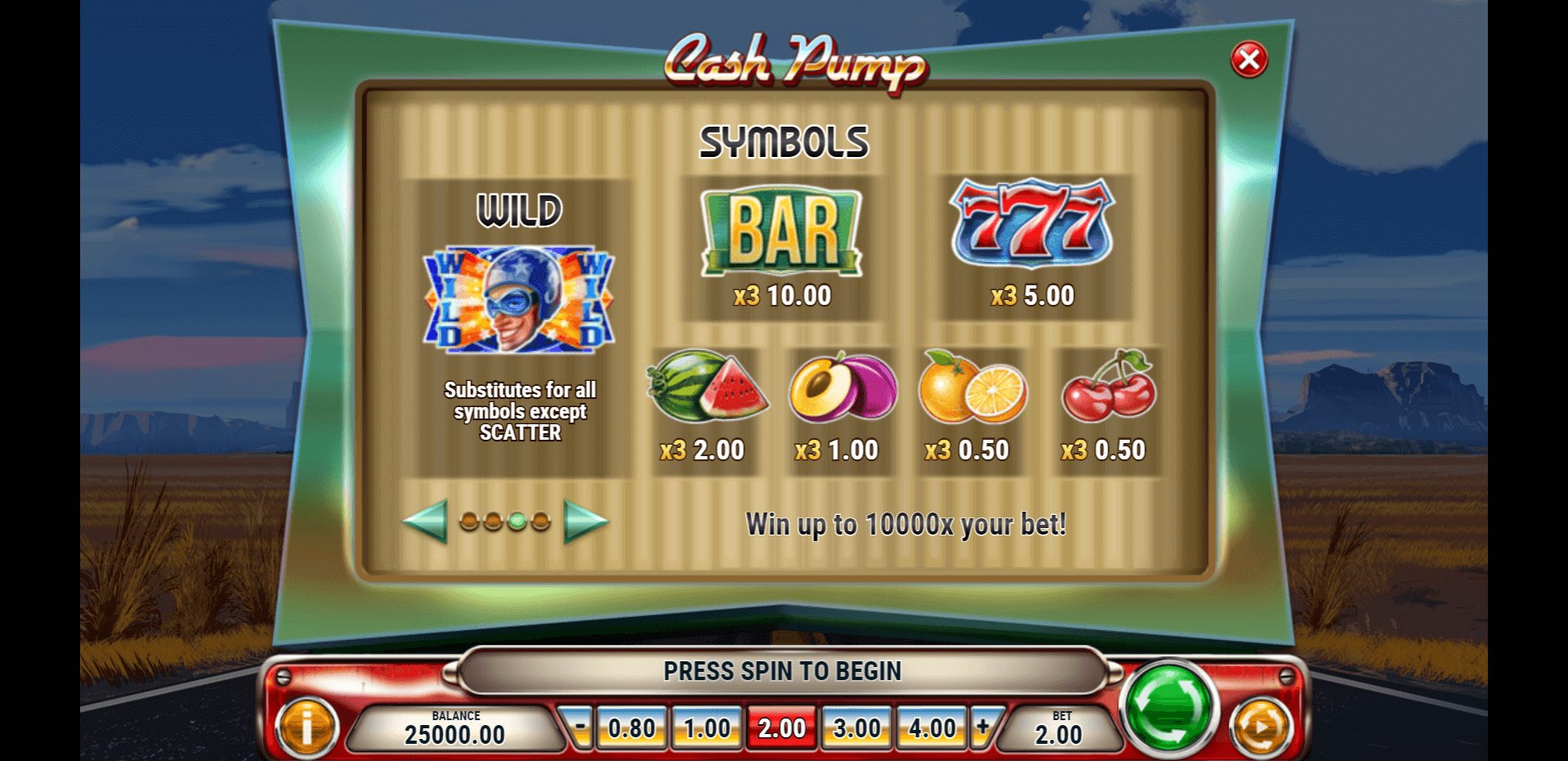Image resolution: width=1568 pixels, height=761 pixels.
Task: Spin the reels with the green button
Action: (x=1170, y=705)
